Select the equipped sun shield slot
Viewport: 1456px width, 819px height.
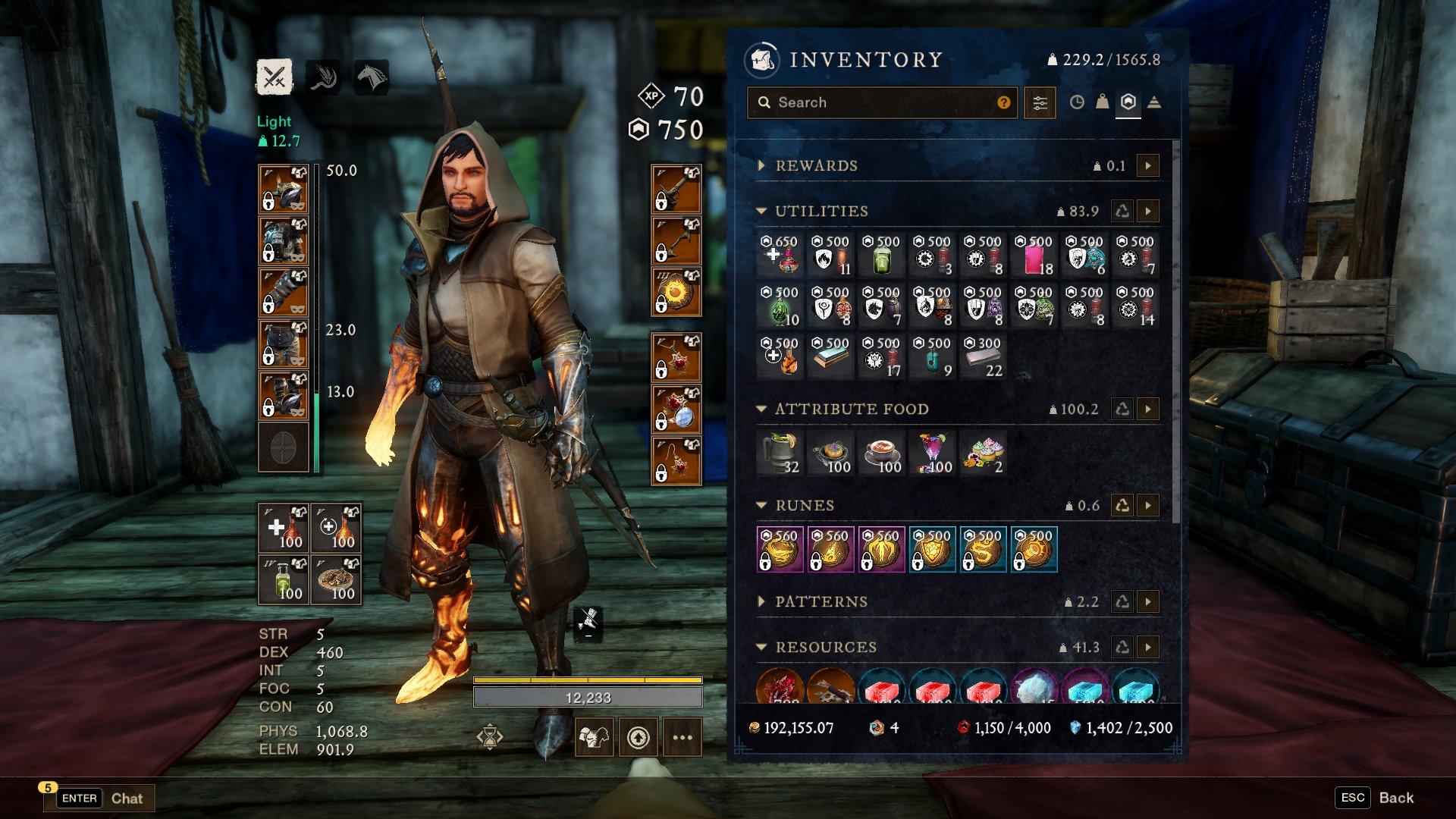(x=676, y=292)
